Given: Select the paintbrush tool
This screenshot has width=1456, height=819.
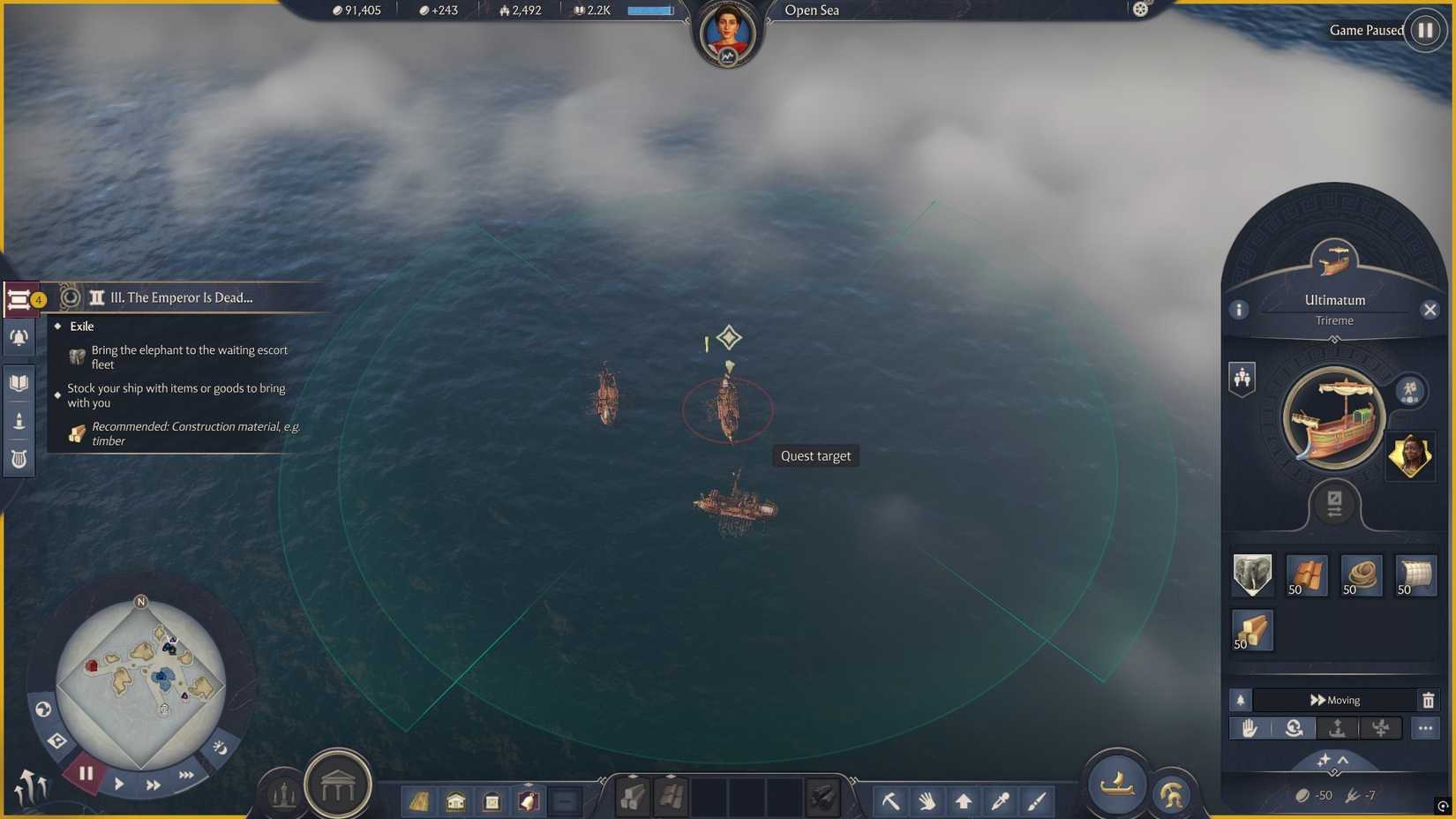Looking at the screenshot, I should tap(1034, 800).
